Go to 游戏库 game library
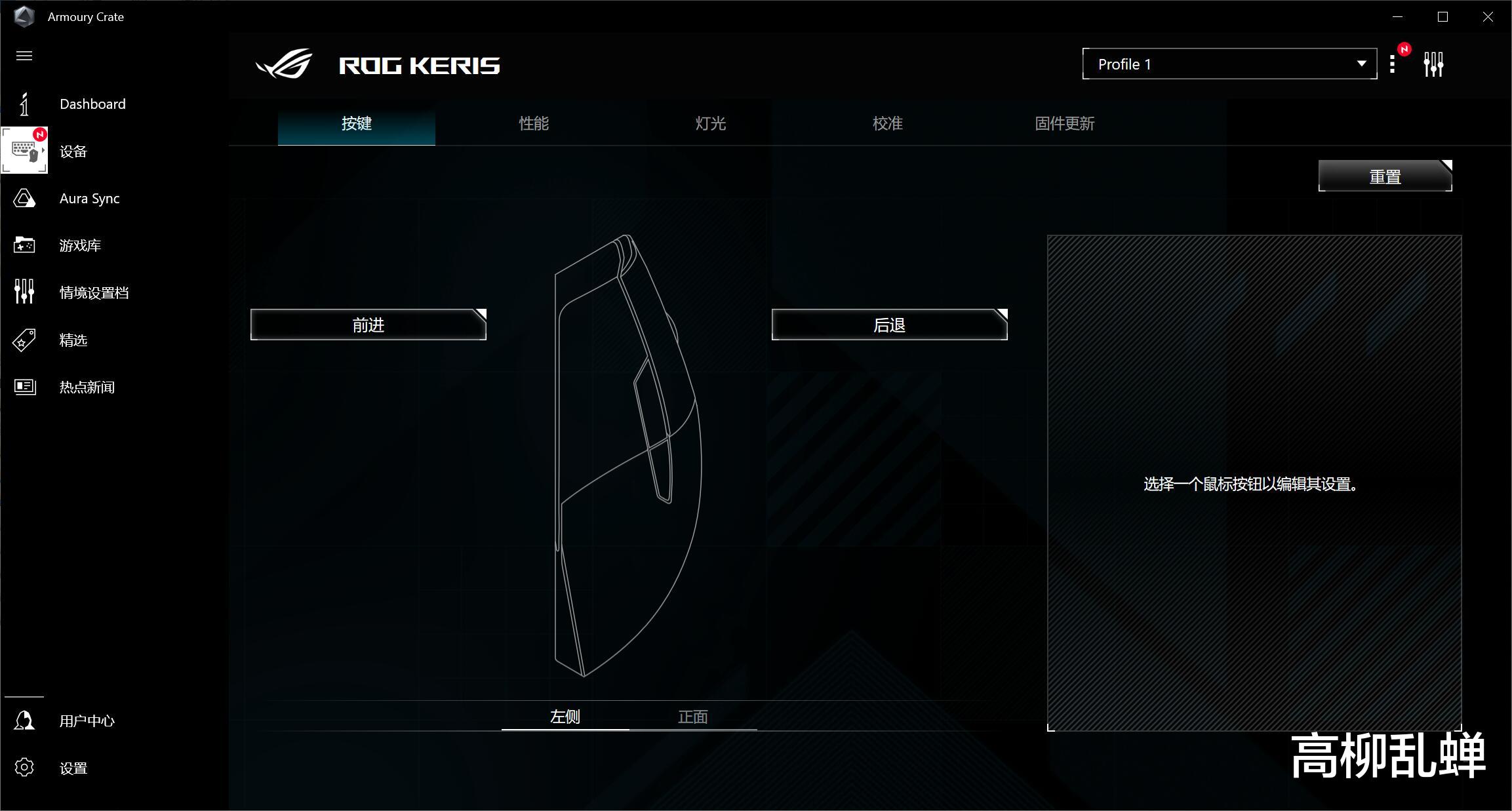This screenshot has height=811, width=1512. (x=79, y=246)
